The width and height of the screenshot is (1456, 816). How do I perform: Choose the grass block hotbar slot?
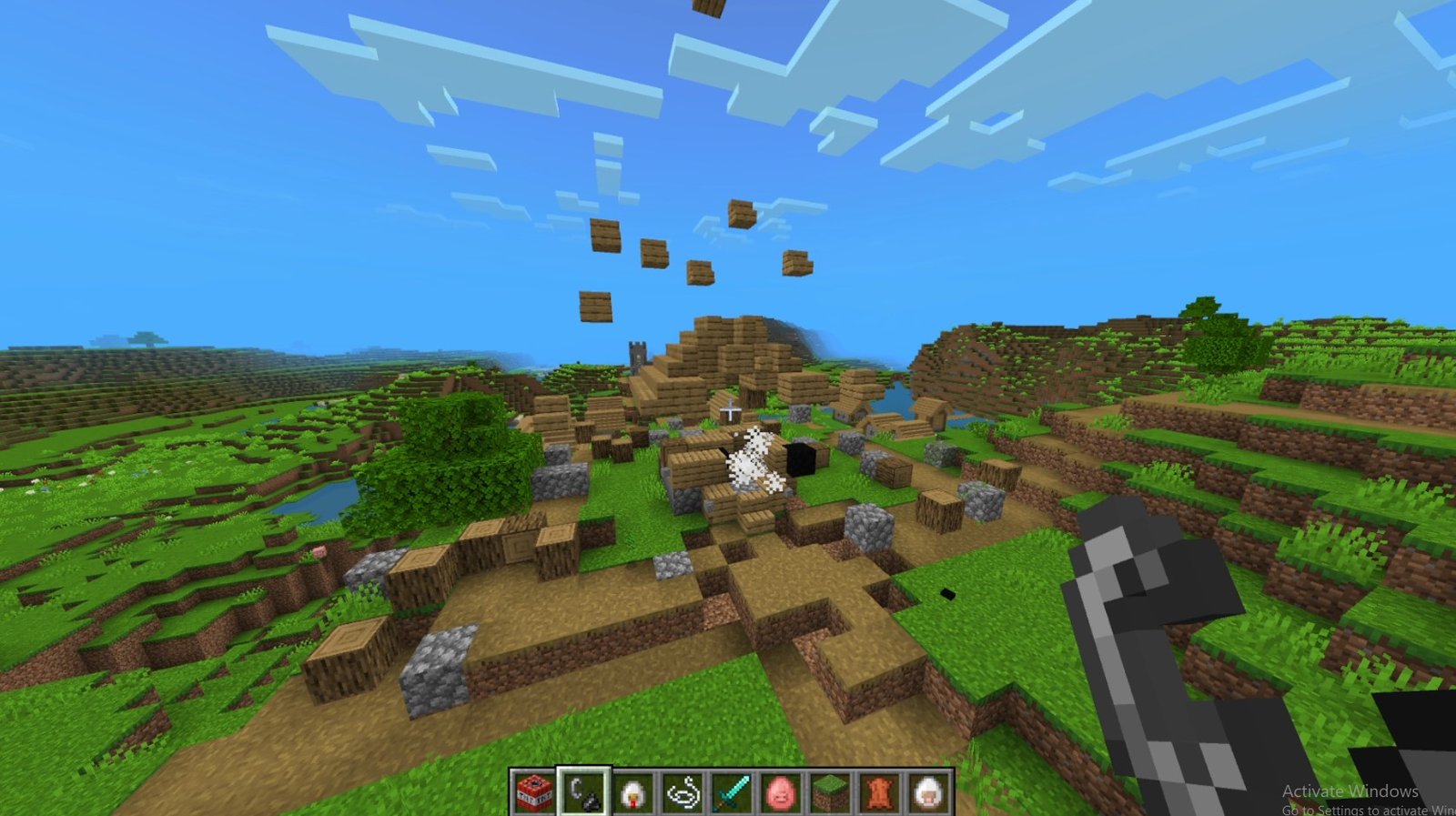pyautogui.click(x=829, y=791)
